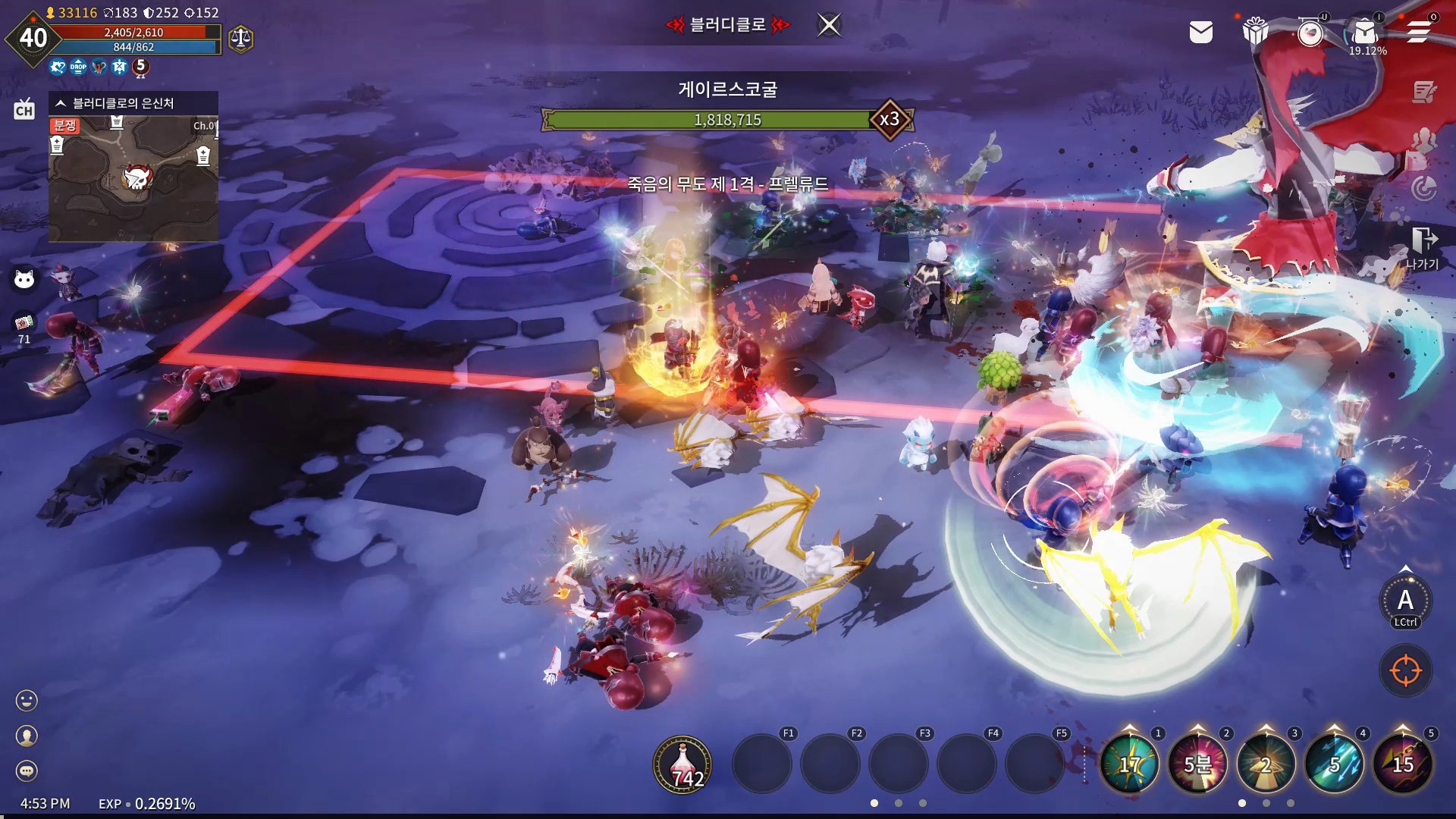Open the minimap of 블러디클로의 은신처
This screenshot has height=819, width=1456.
[133, 179]
